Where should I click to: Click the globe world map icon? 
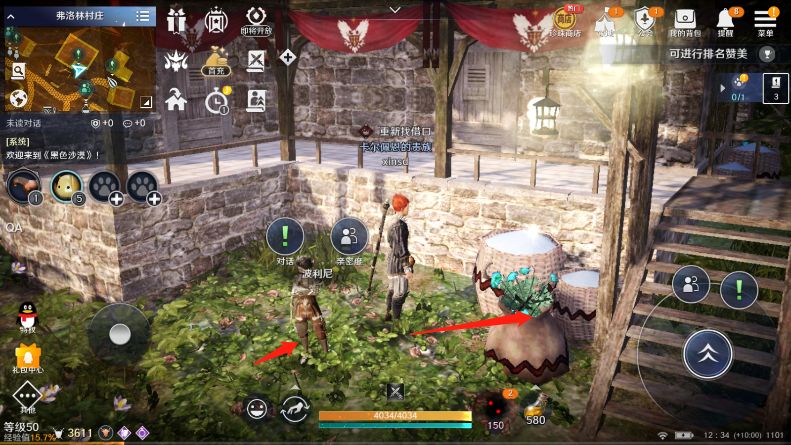(17, 98)
